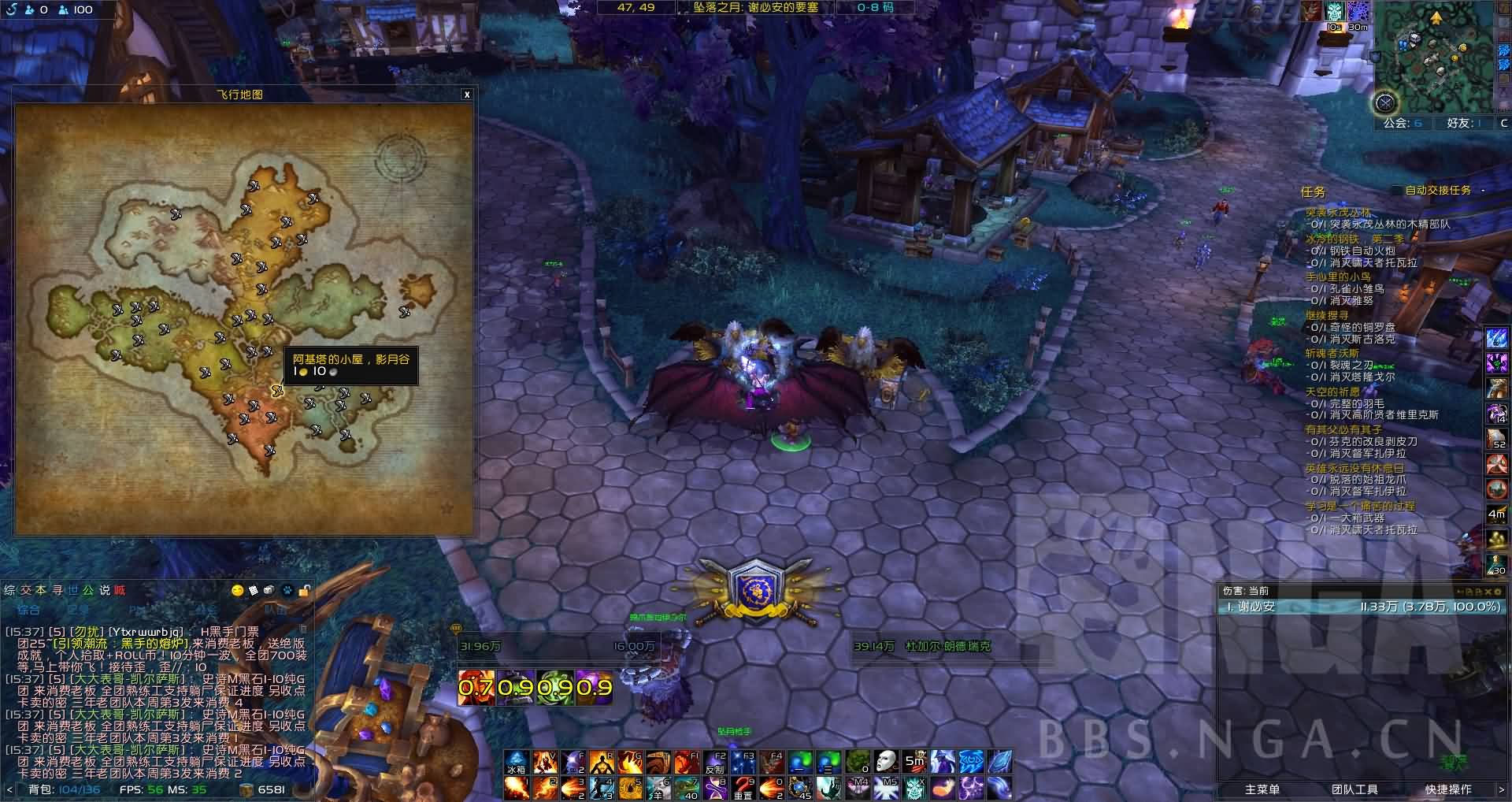The width and height of the screenshot is (1512, 802).
Task: Toggle the chat lock padlock icon
Action: (304, 591)
